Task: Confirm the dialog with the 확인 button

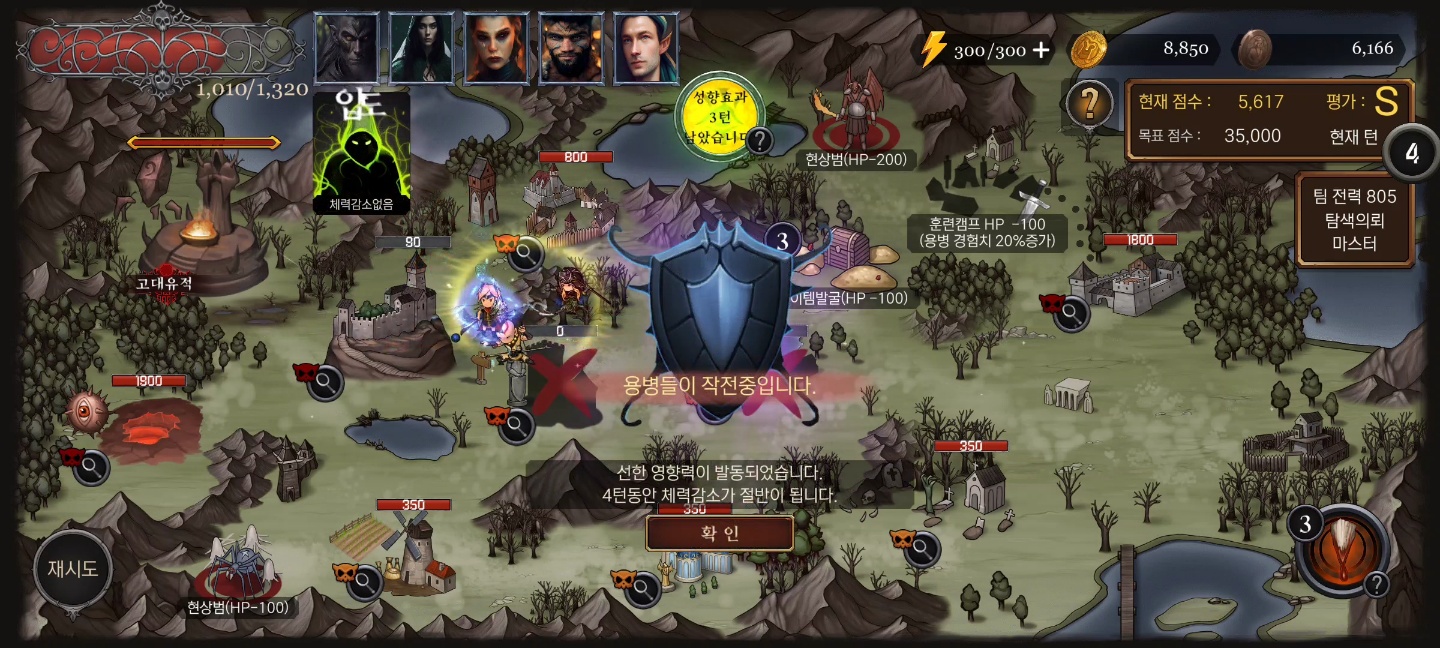Action: pyautogui.click(x=719, y=533)
